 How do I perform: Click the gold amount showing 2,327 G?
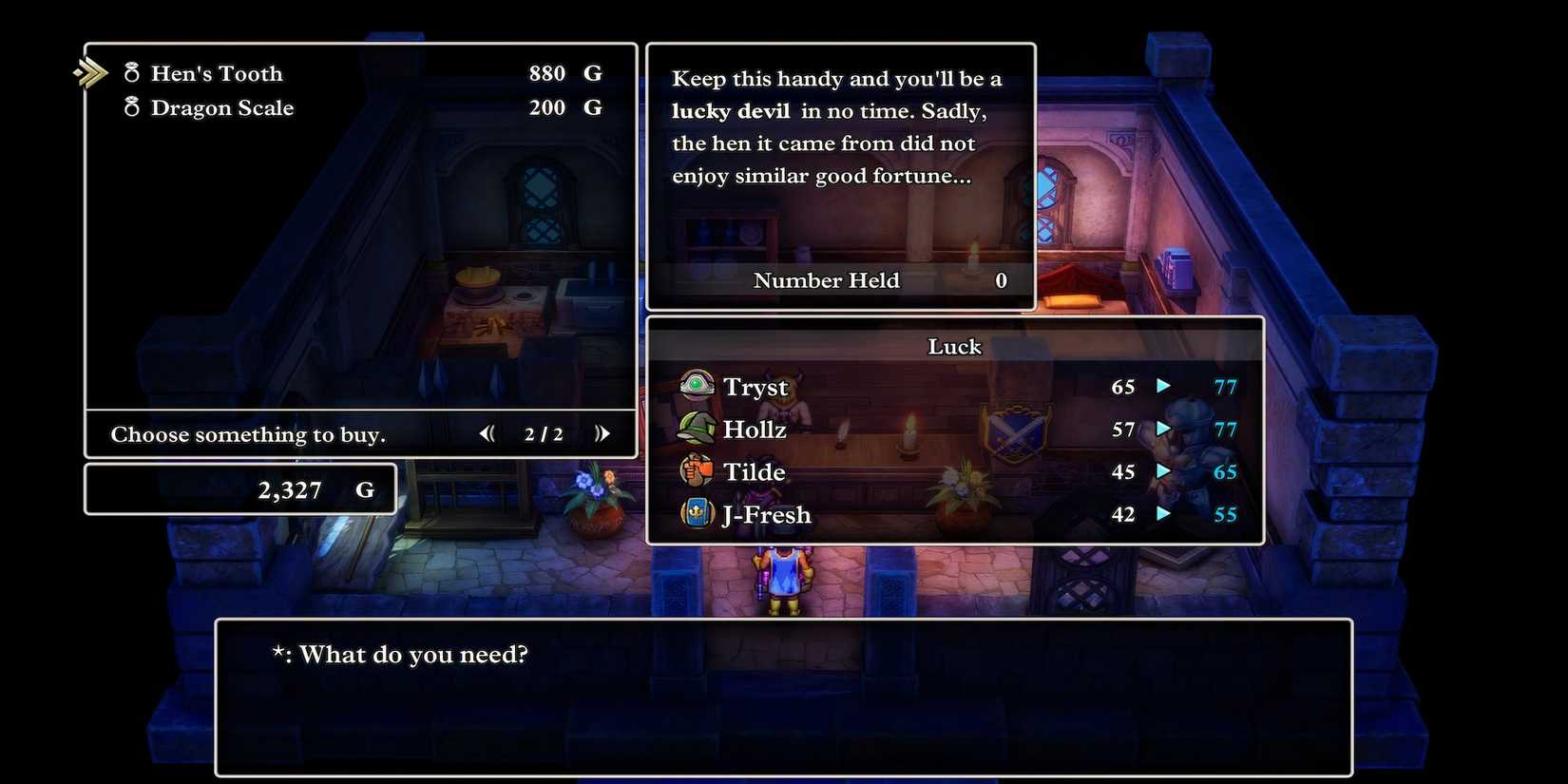tap(292, 489)
